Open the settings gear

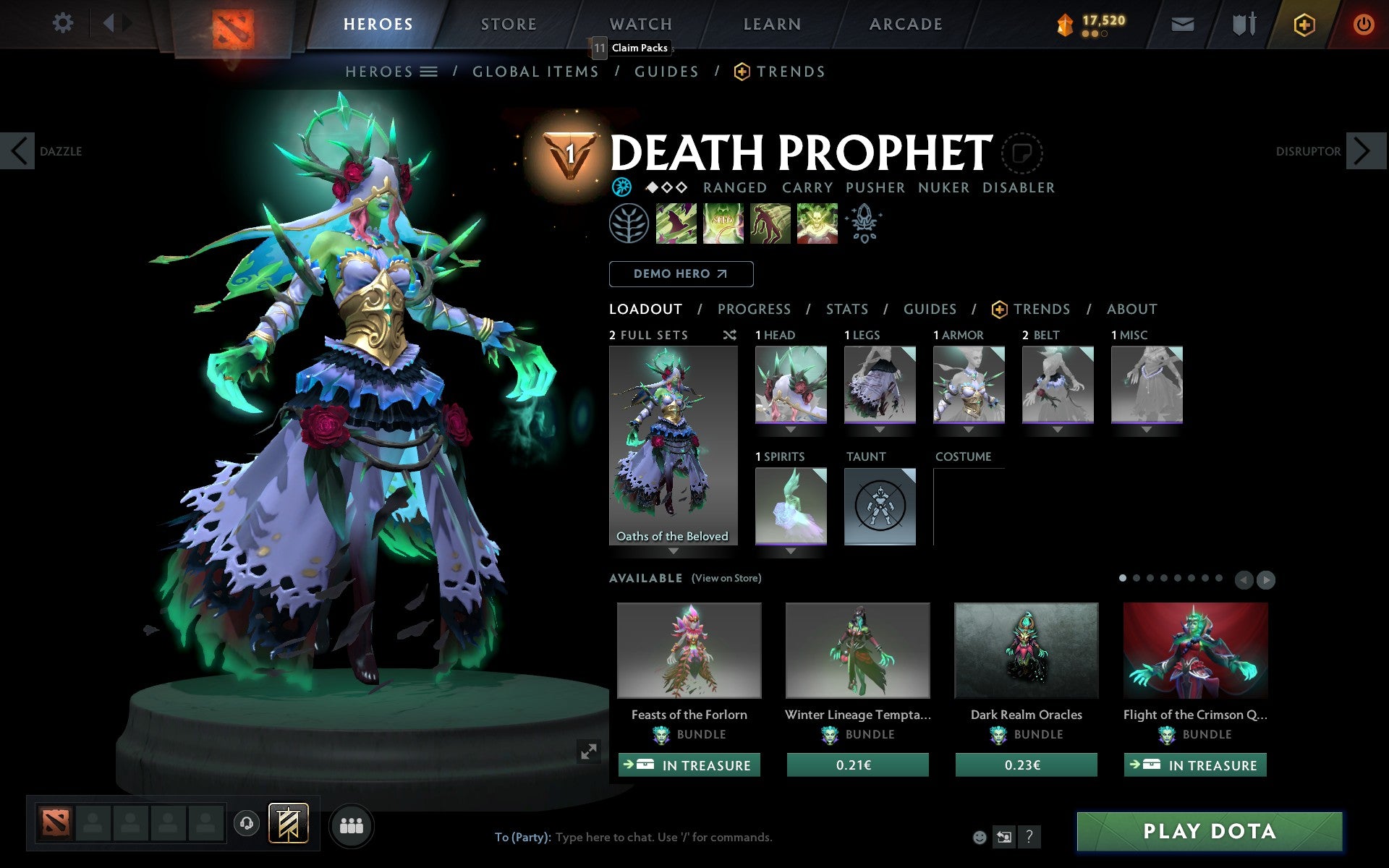click(x=64, y=23)
